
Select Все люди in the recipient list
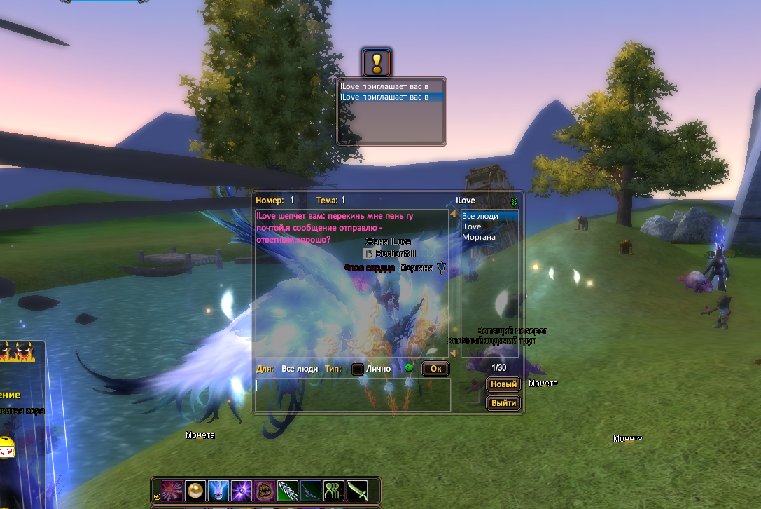[x=489, y=216]
